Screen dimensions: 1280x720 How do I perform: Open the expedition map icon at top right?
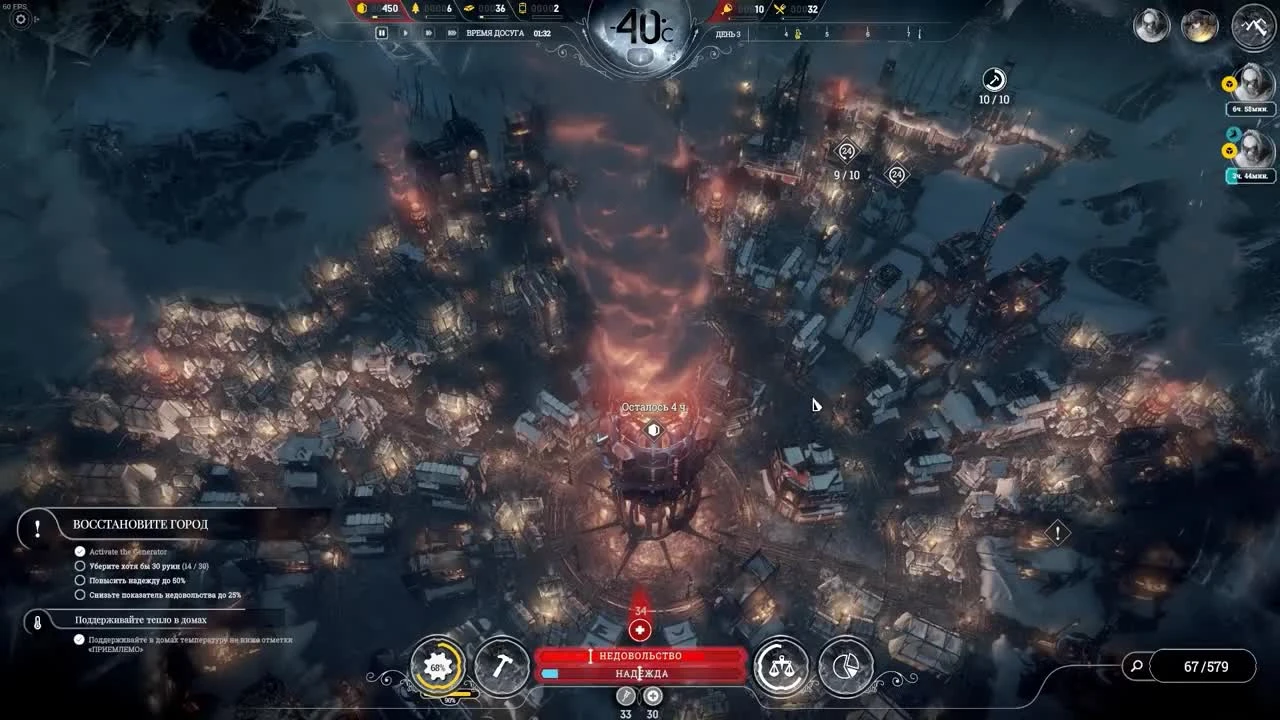[1252, 26]
